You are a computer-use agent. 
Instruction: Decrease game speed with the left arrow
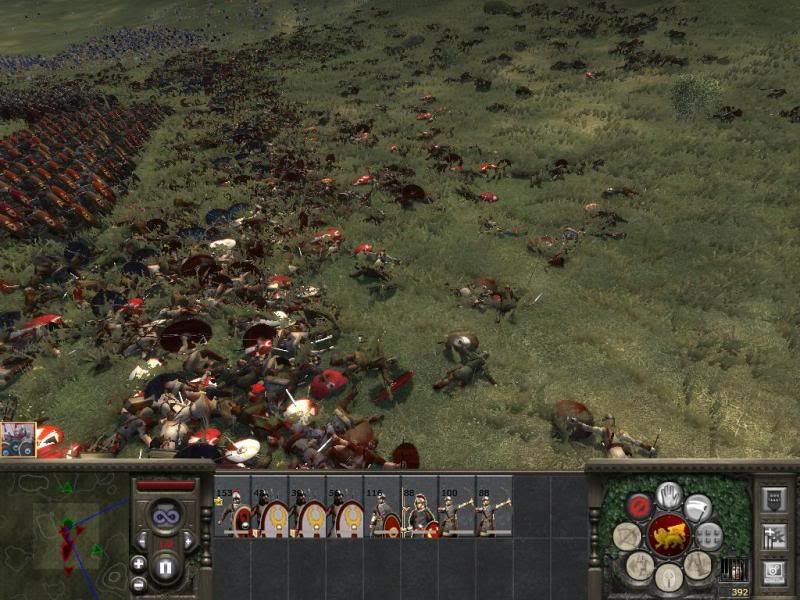pyautogui.click(x=145, y=541)
